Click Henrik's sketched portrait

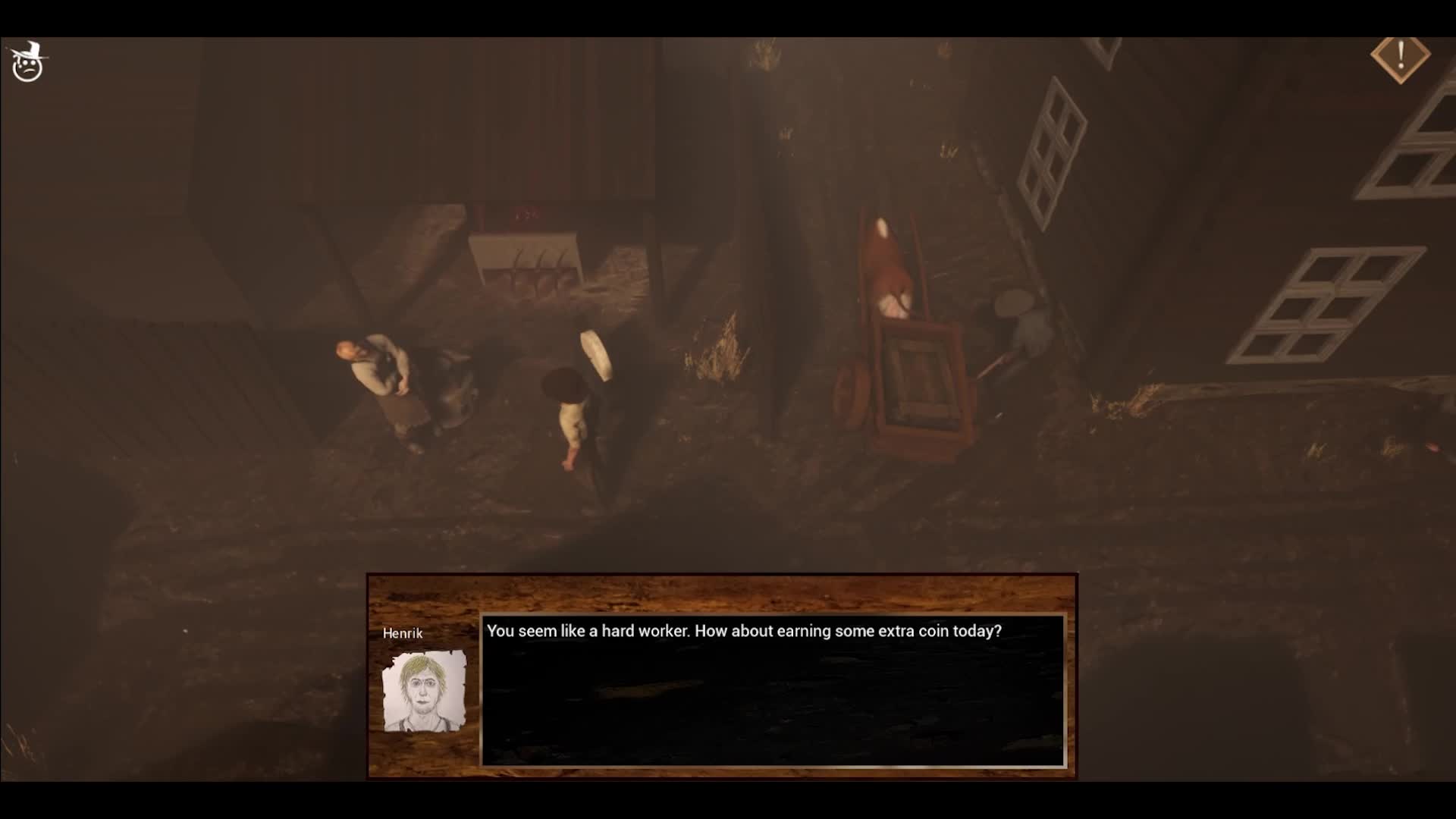[424, 692]
